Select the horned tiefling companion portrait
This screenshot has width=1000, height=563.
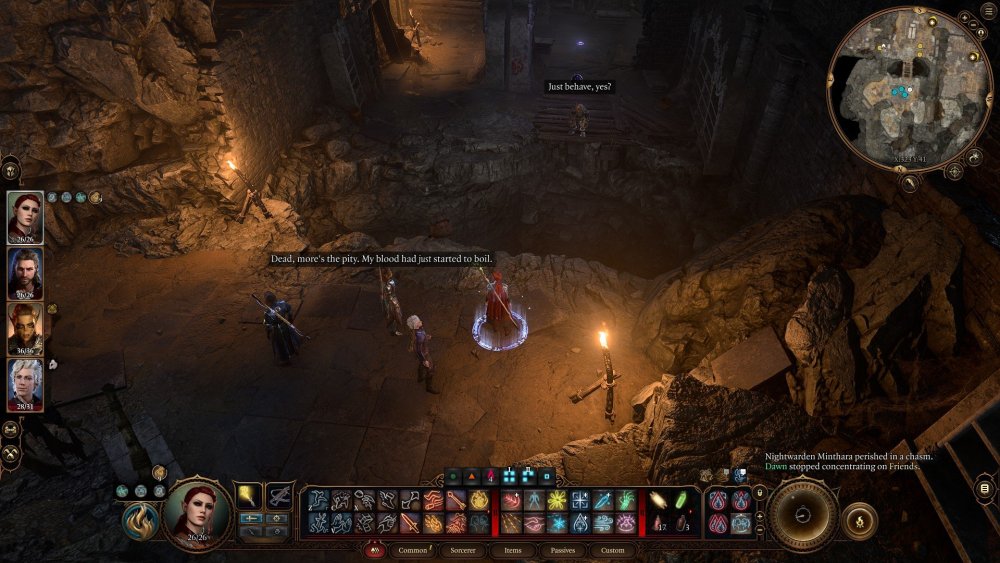tap(25, 329)
